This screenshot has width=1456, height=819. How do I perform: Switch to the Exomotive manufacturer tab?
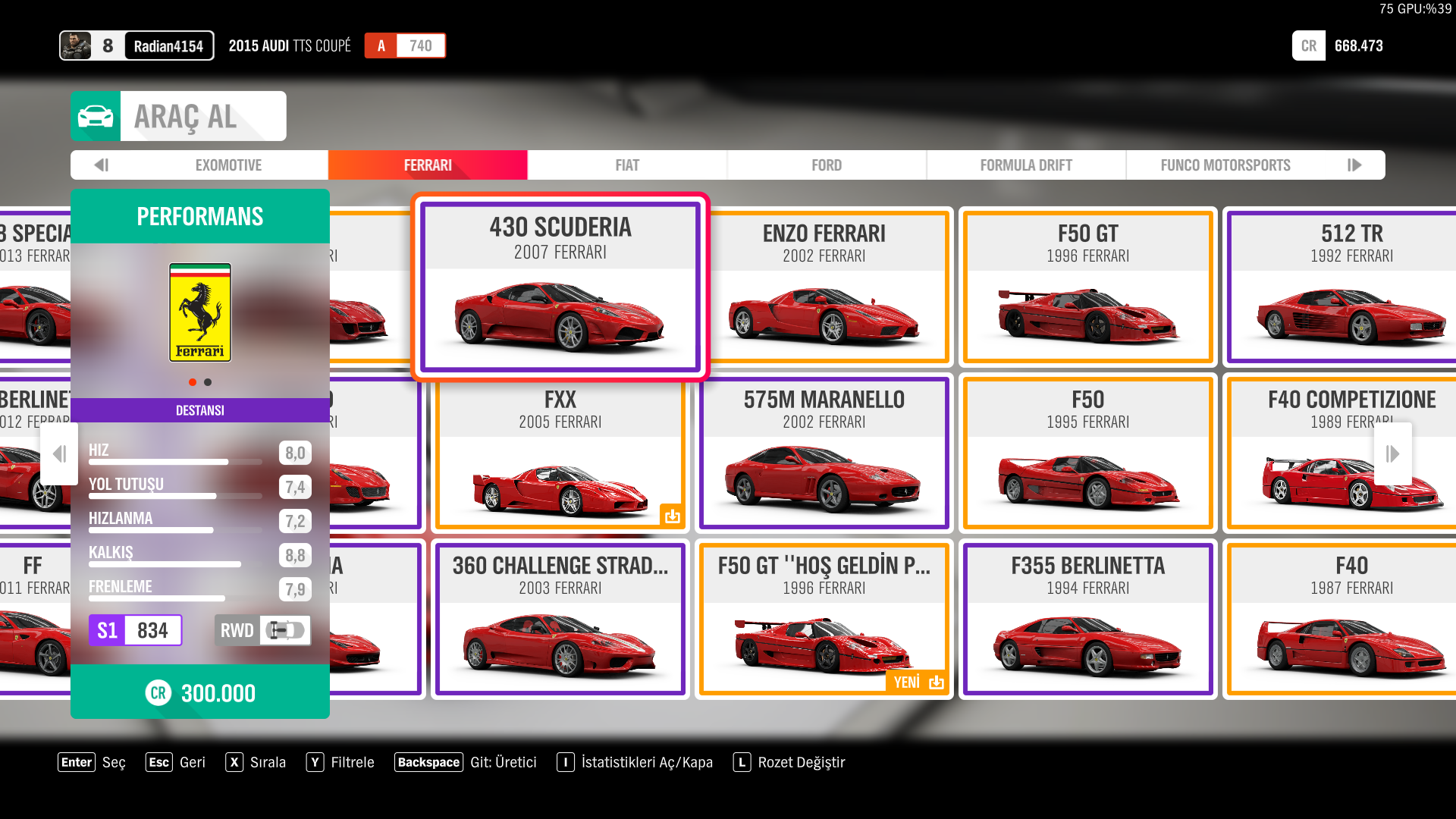[x=228, y=165]
